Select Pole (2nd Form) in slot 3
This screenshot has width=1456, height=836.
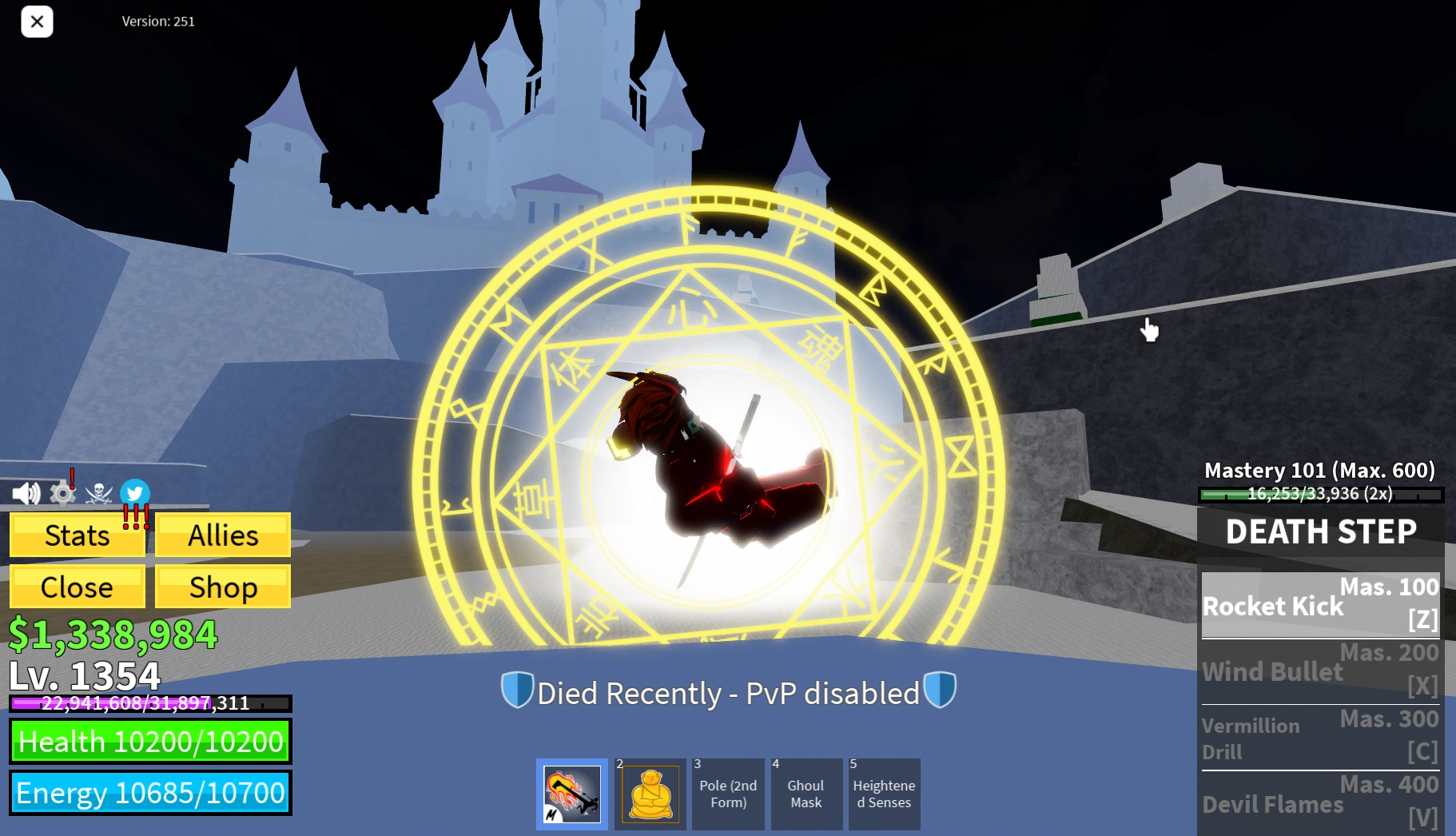728,794
